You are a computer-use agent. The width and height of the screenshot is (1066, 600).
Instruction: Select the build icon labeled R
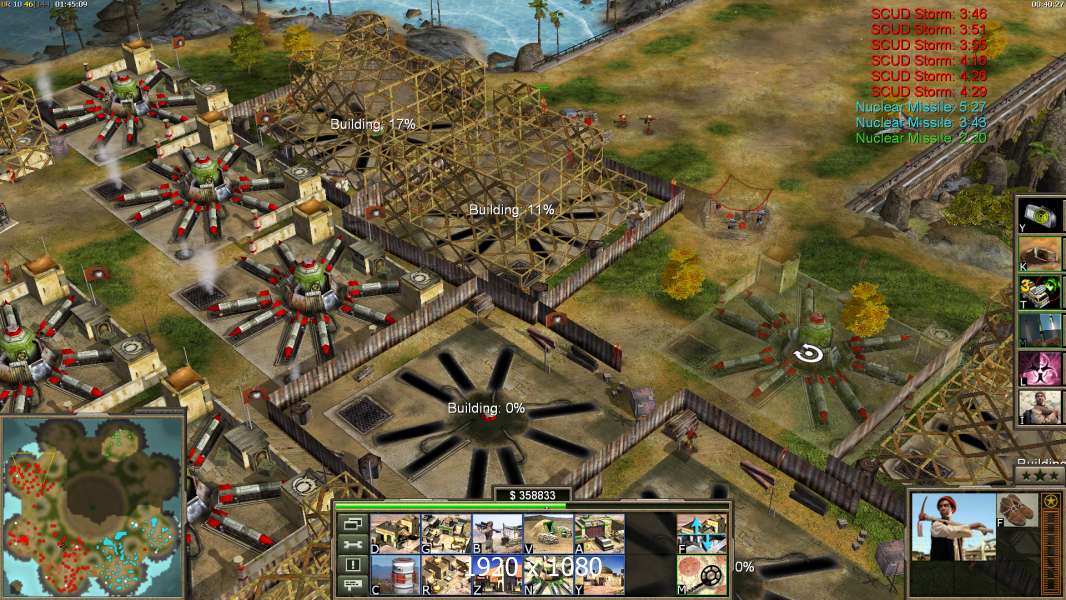446,574
